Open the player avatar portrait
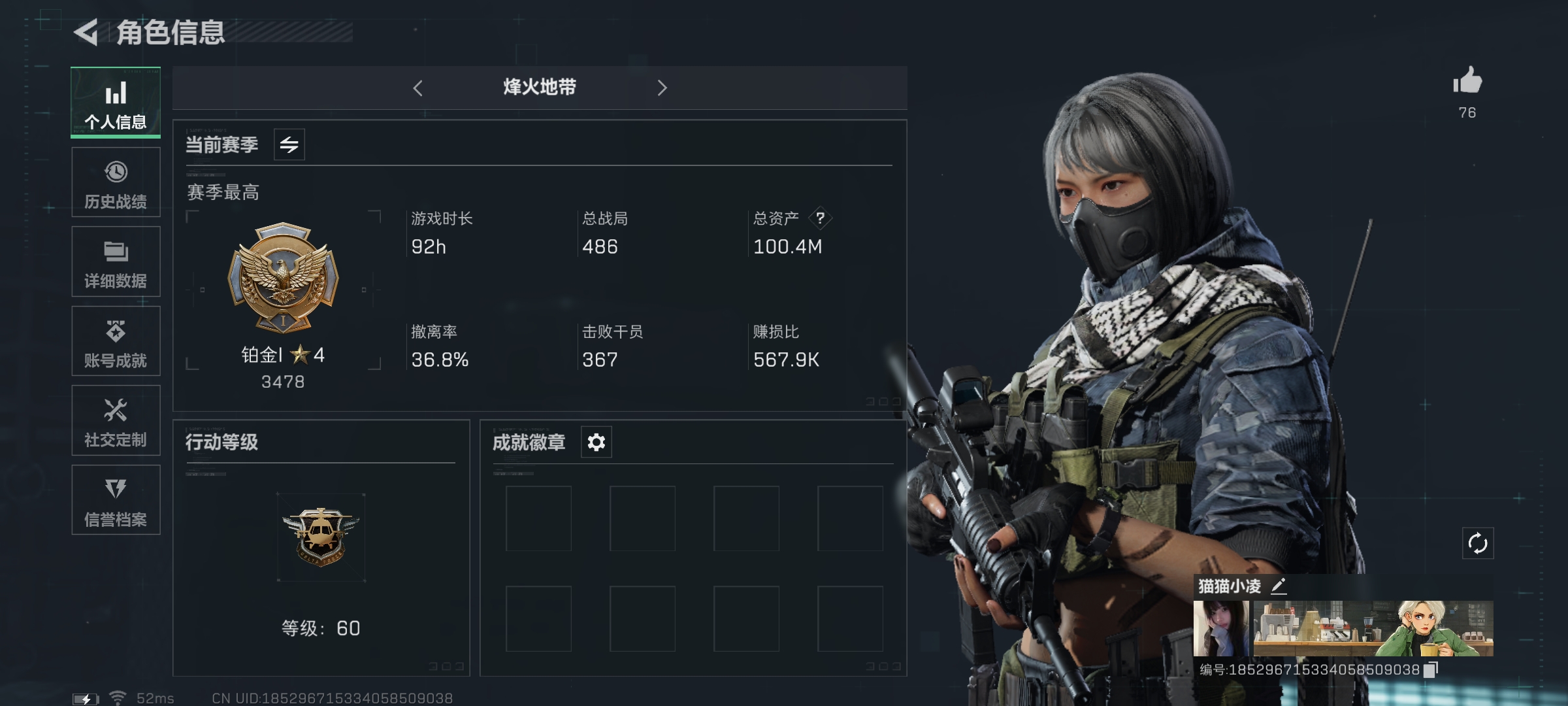Image resolution: width=1568 pixels, height=706 pixels. tap(1221, 628)
